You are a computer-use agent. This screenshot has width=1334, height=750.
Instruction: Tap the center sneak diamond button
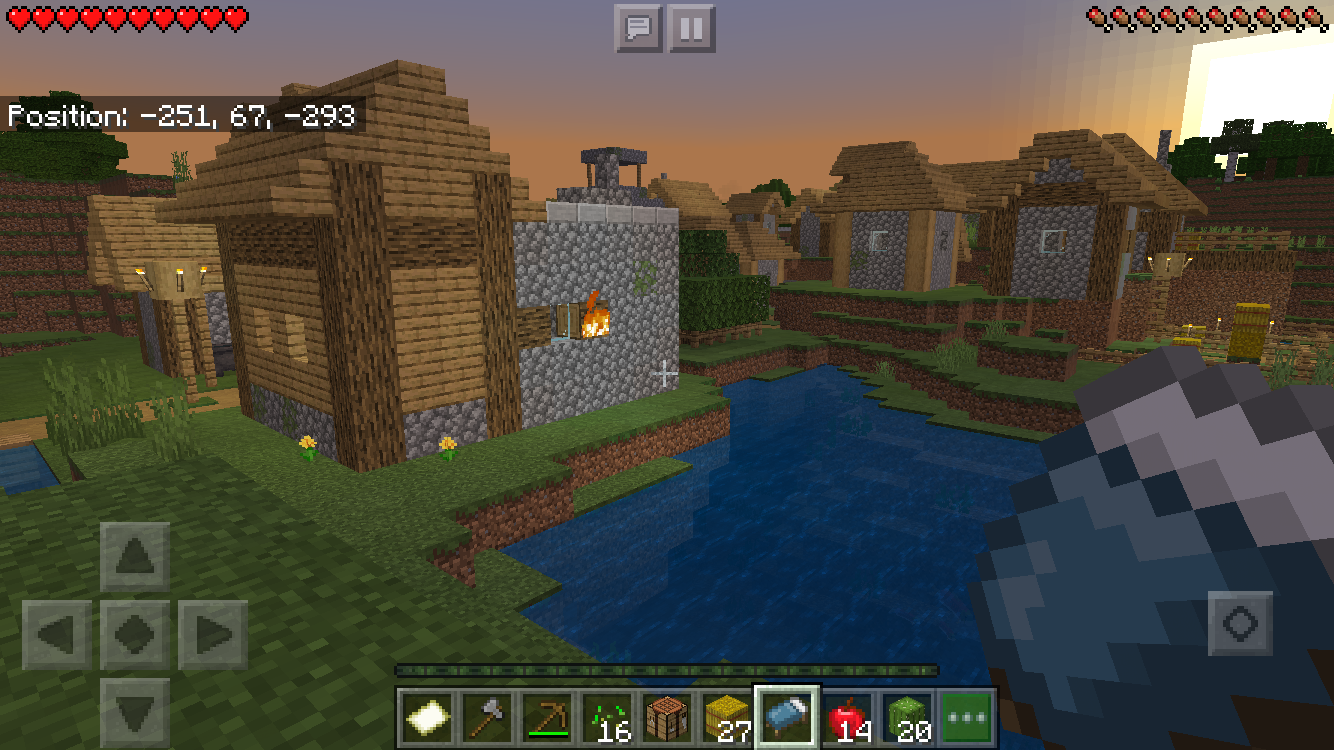tap(135, 635)
